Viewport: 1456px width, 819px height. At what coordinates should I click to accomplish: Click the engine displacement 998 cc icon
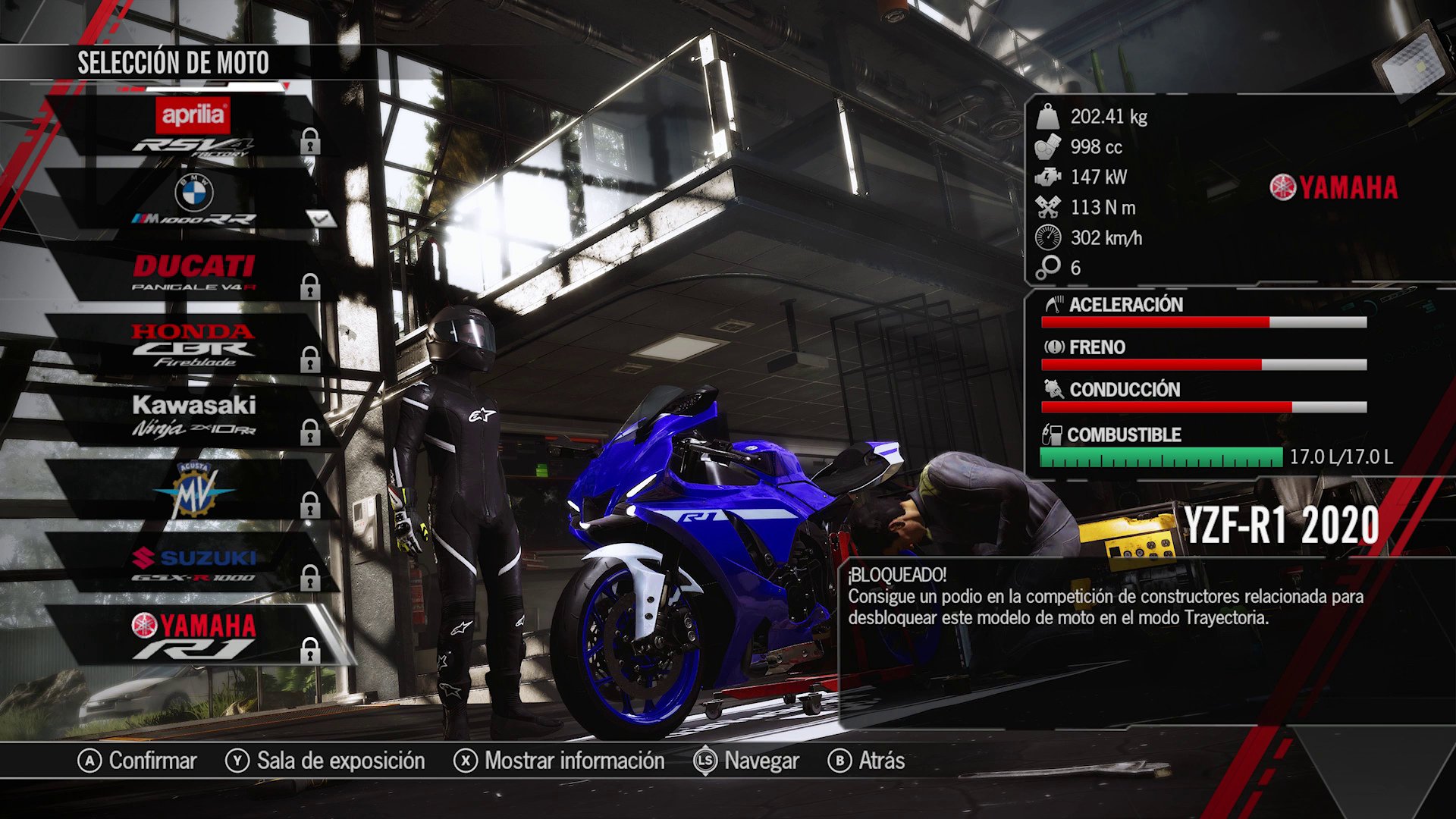point(1046,147)
